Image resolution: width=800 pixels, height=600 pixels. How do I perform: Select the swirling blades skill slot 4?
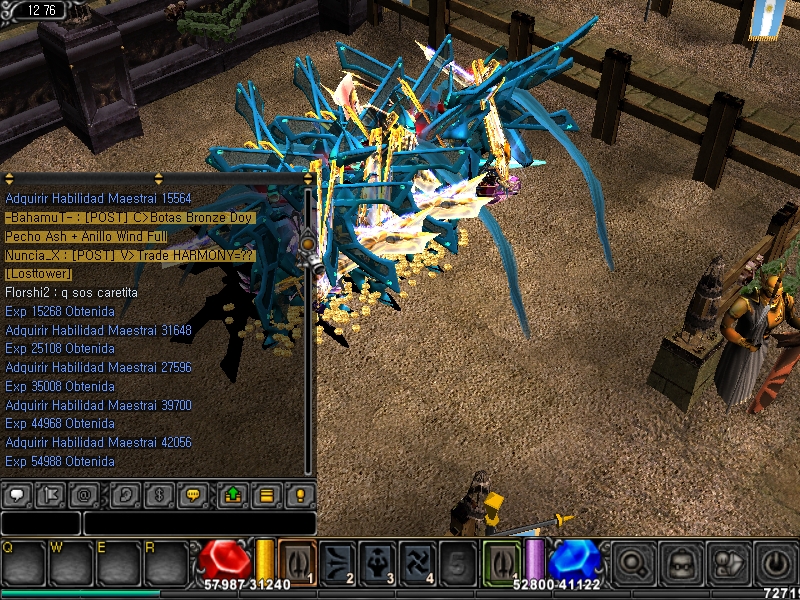click(417, 561)
